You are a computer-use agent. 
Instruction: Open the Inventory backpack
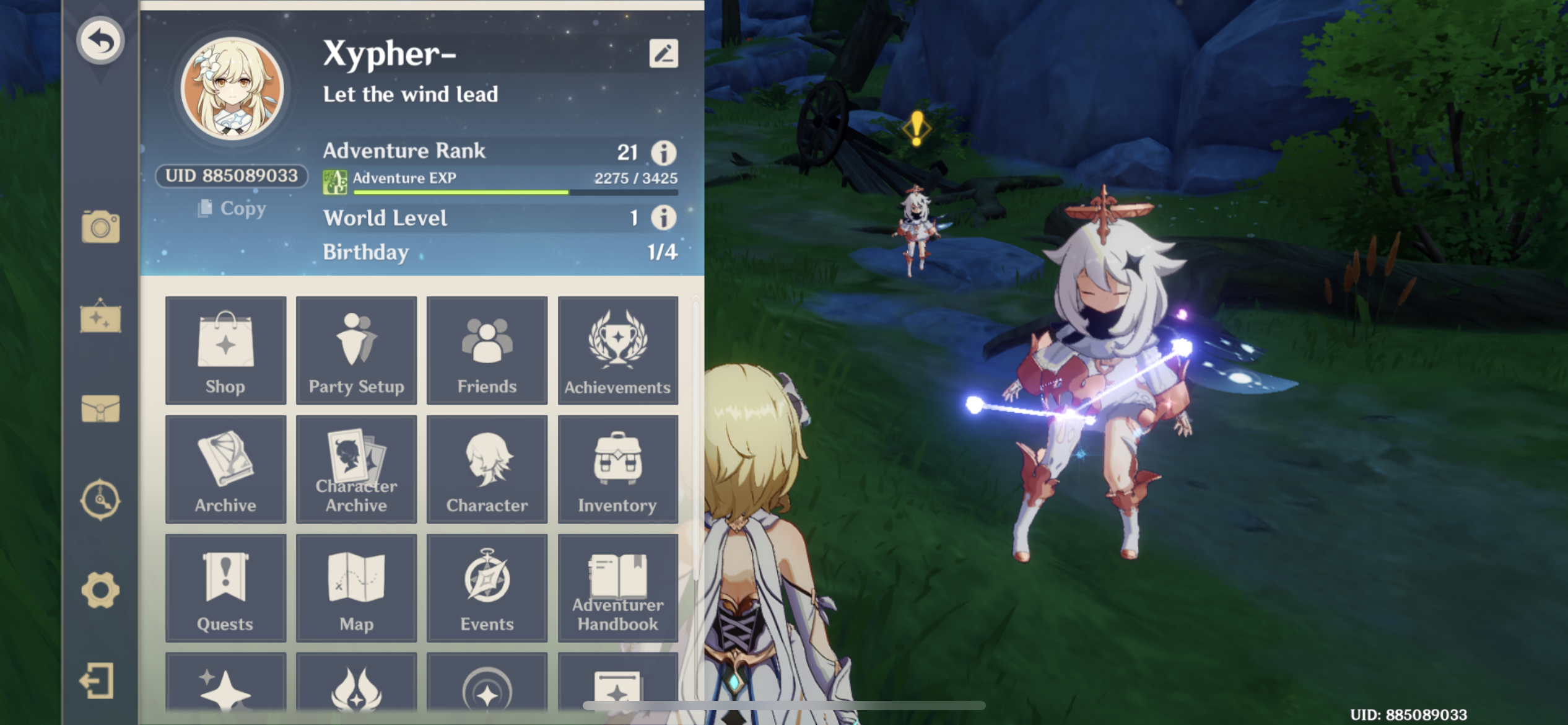point(617,469)
